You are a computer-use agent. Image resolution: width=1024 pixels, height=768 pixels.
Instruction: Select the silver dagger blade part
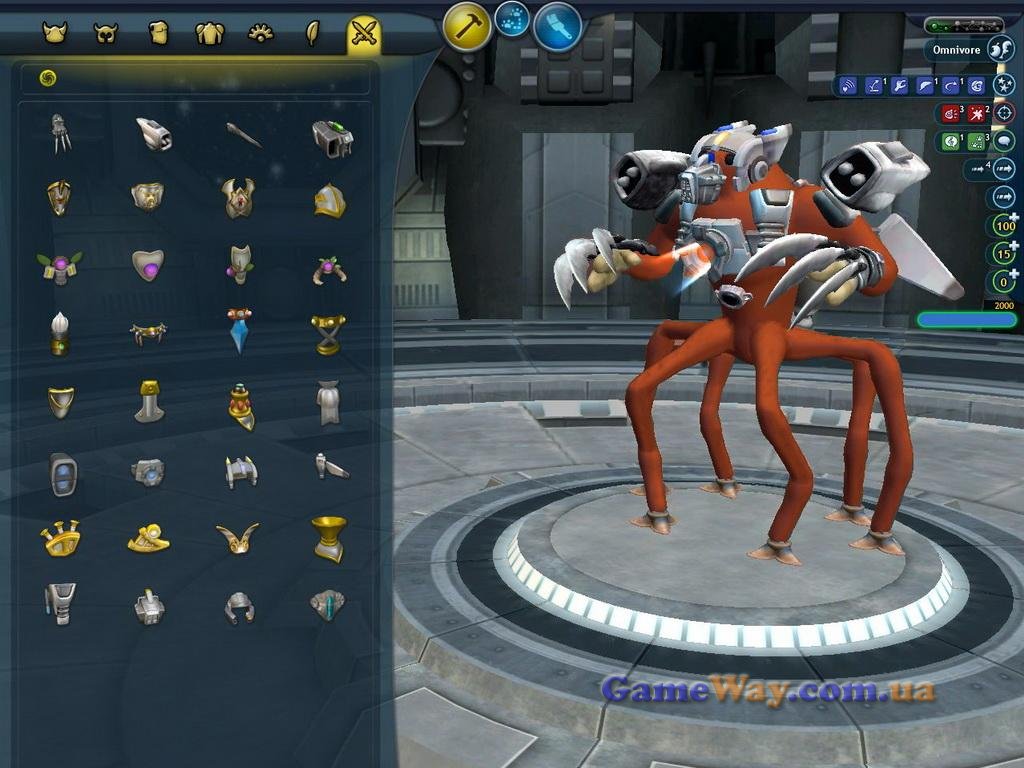click(x=242, y=135)
